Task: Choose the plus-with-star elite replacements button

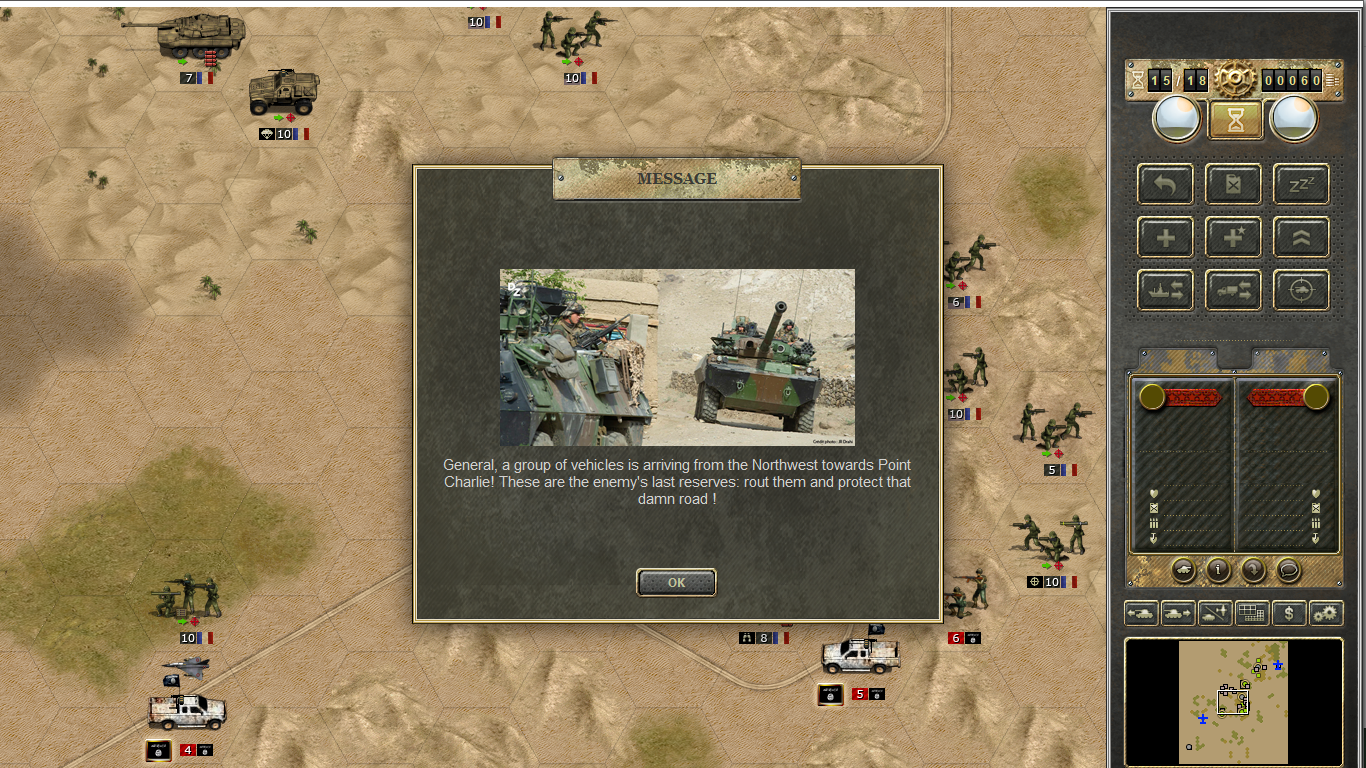Action: tap(1233, 238)
